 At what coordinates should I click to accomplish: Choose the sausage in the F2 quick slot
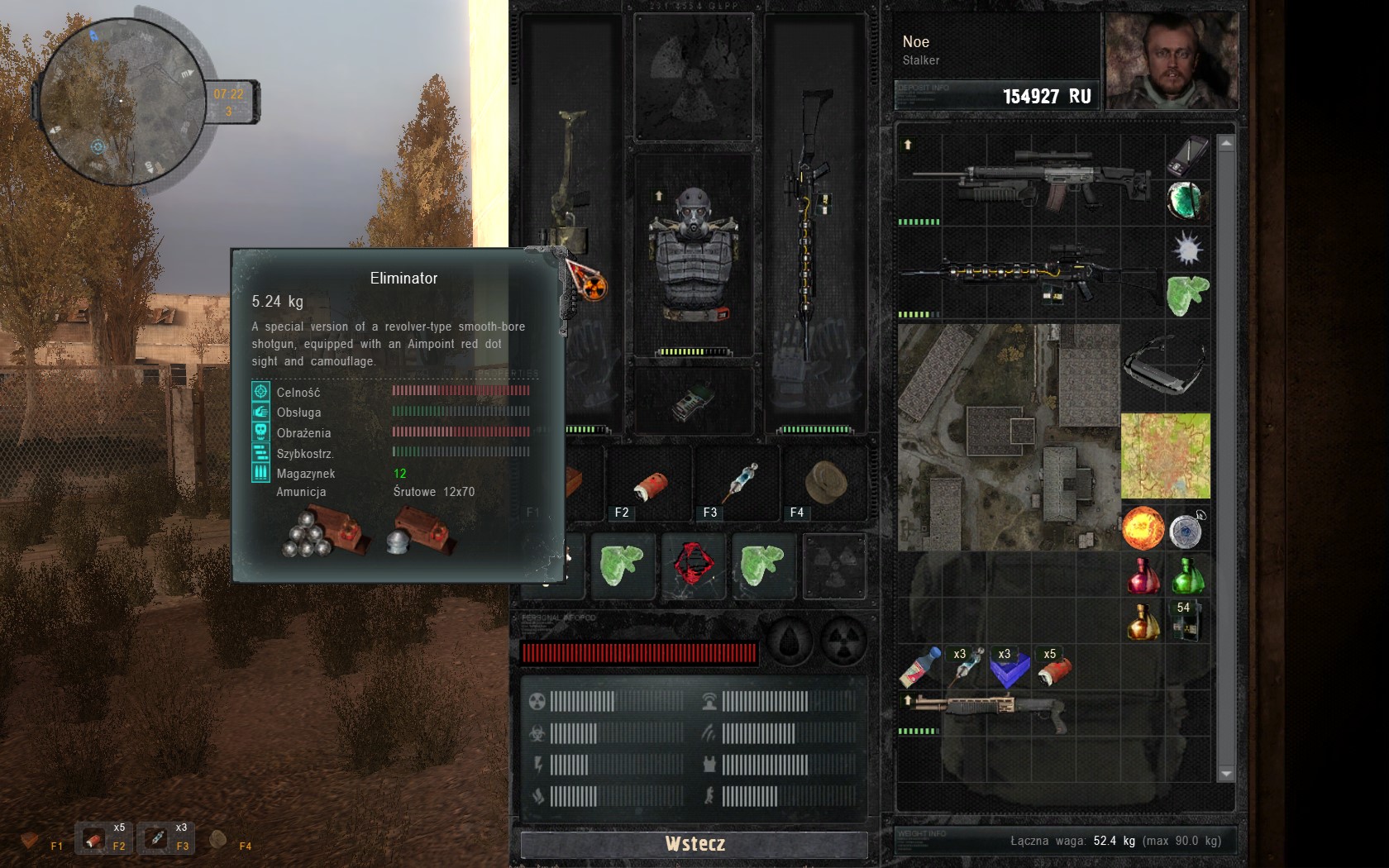(x=650, y=485)
